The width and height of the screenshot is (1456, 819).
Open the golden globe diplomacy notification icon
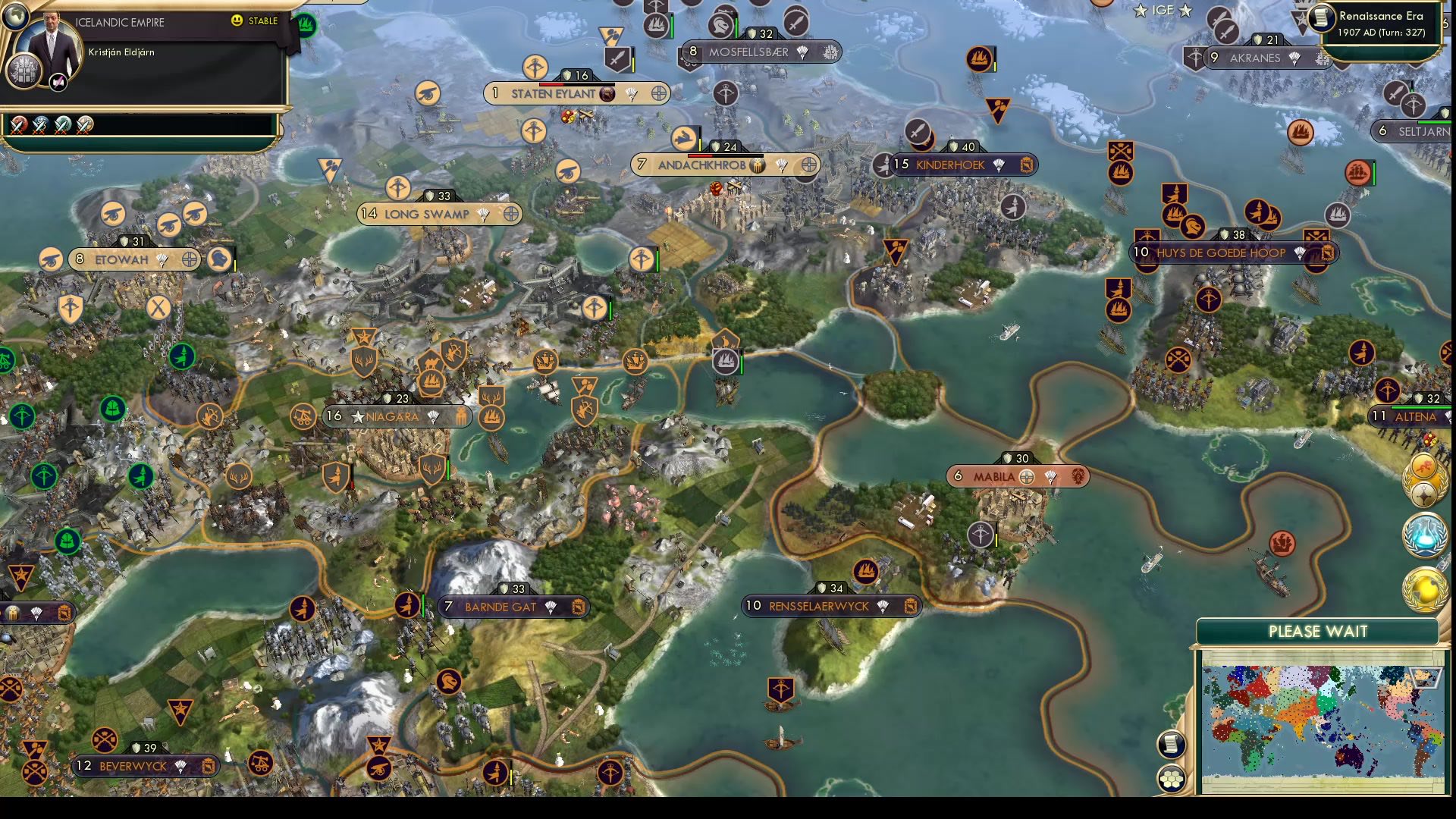(1423, 588)
